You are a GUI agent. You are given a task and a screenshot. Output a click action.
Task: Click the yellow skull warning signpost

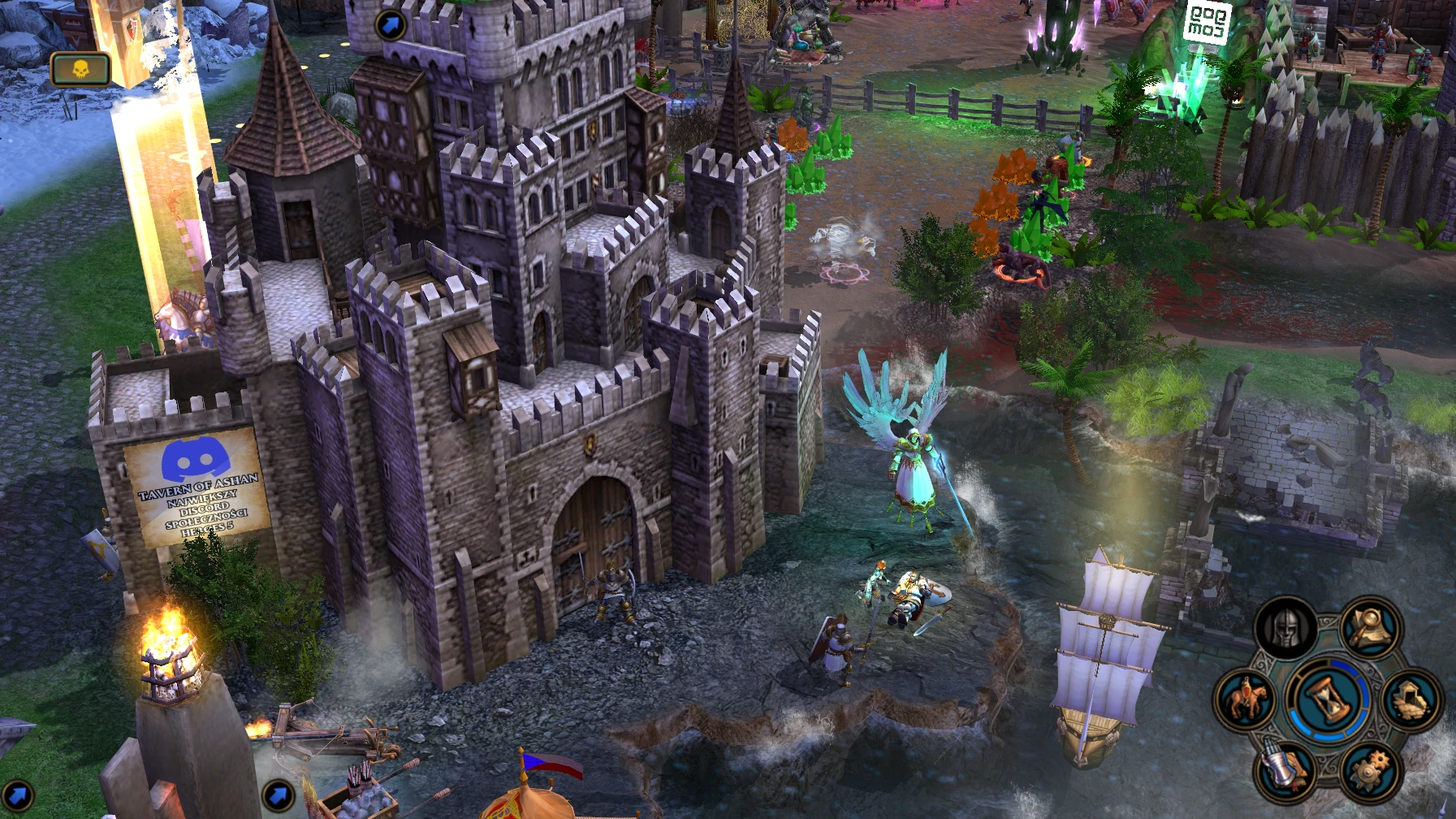[80, 69]
